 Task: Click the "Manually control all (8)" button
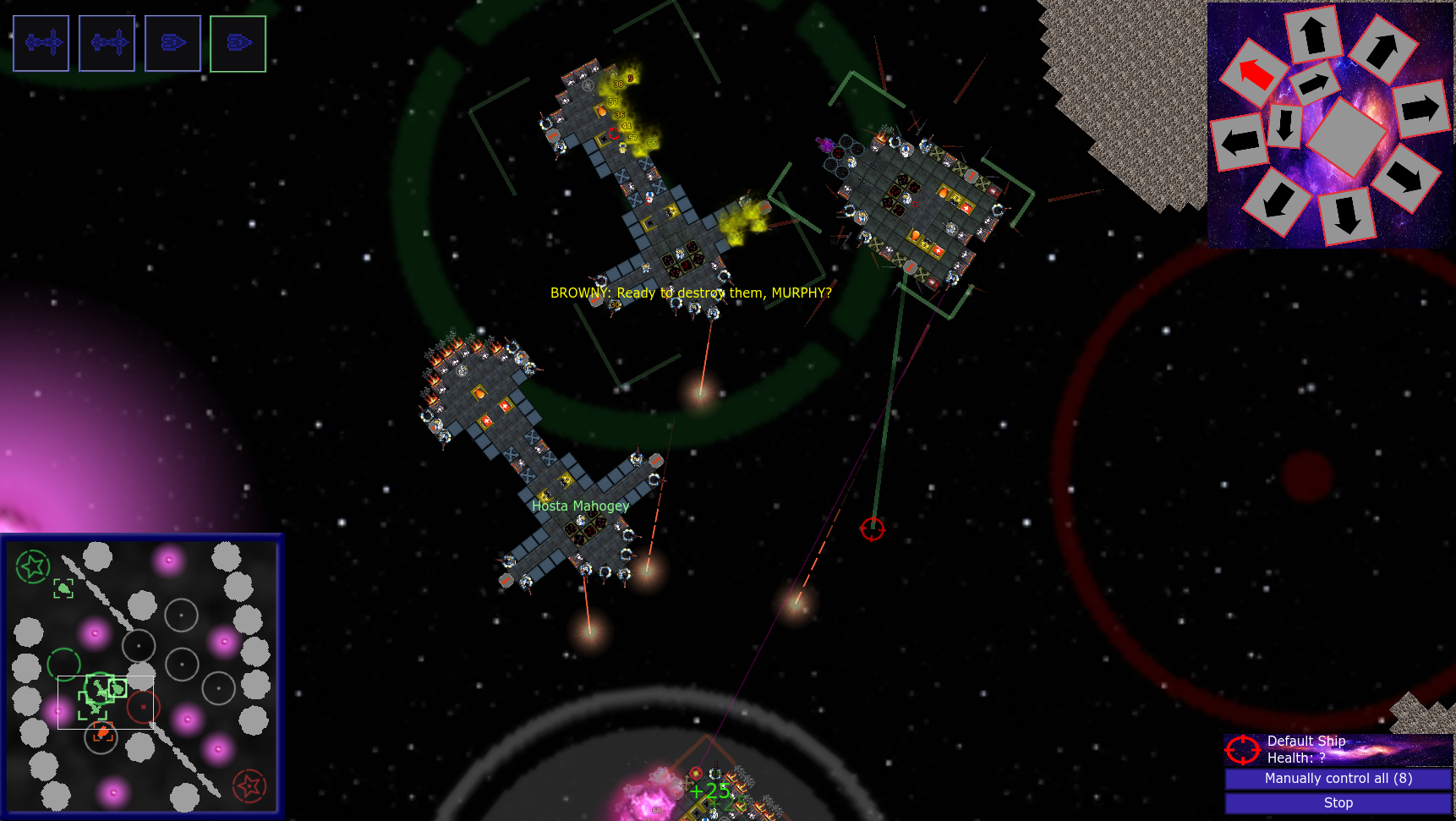point(1338,778)
